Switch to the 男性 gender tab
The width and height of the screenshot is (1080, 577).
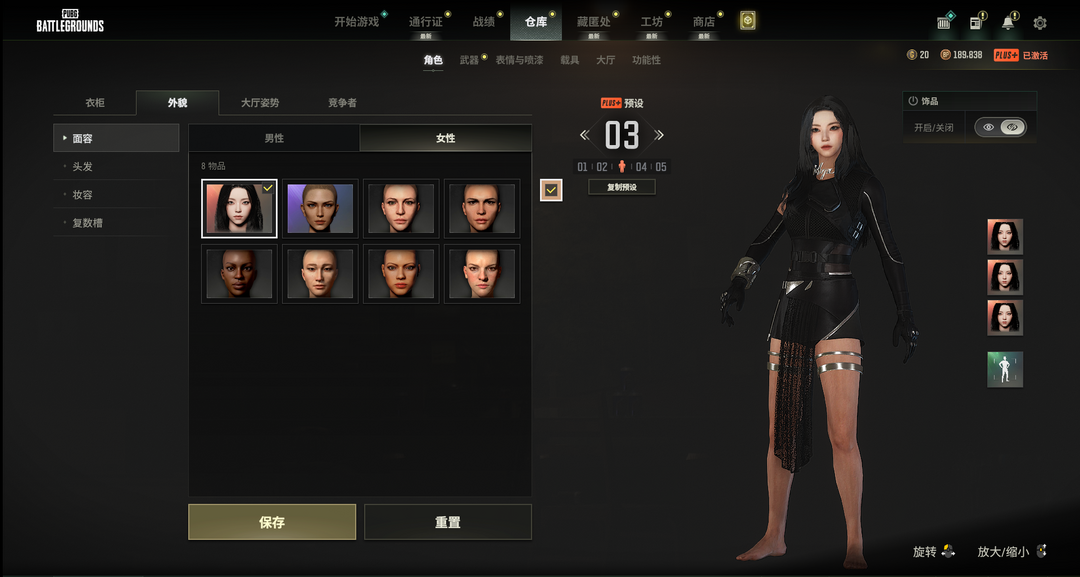pyautogui.click(x=274, y=138)
